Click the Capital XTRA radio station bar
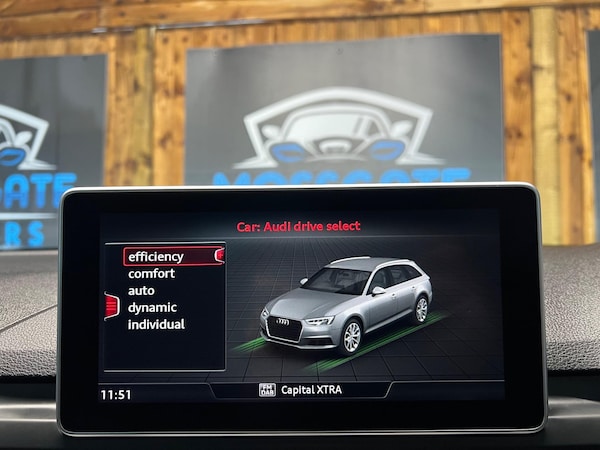Image resolution: width=600 pixels, height=450 pixels. [x=301, y=390]
